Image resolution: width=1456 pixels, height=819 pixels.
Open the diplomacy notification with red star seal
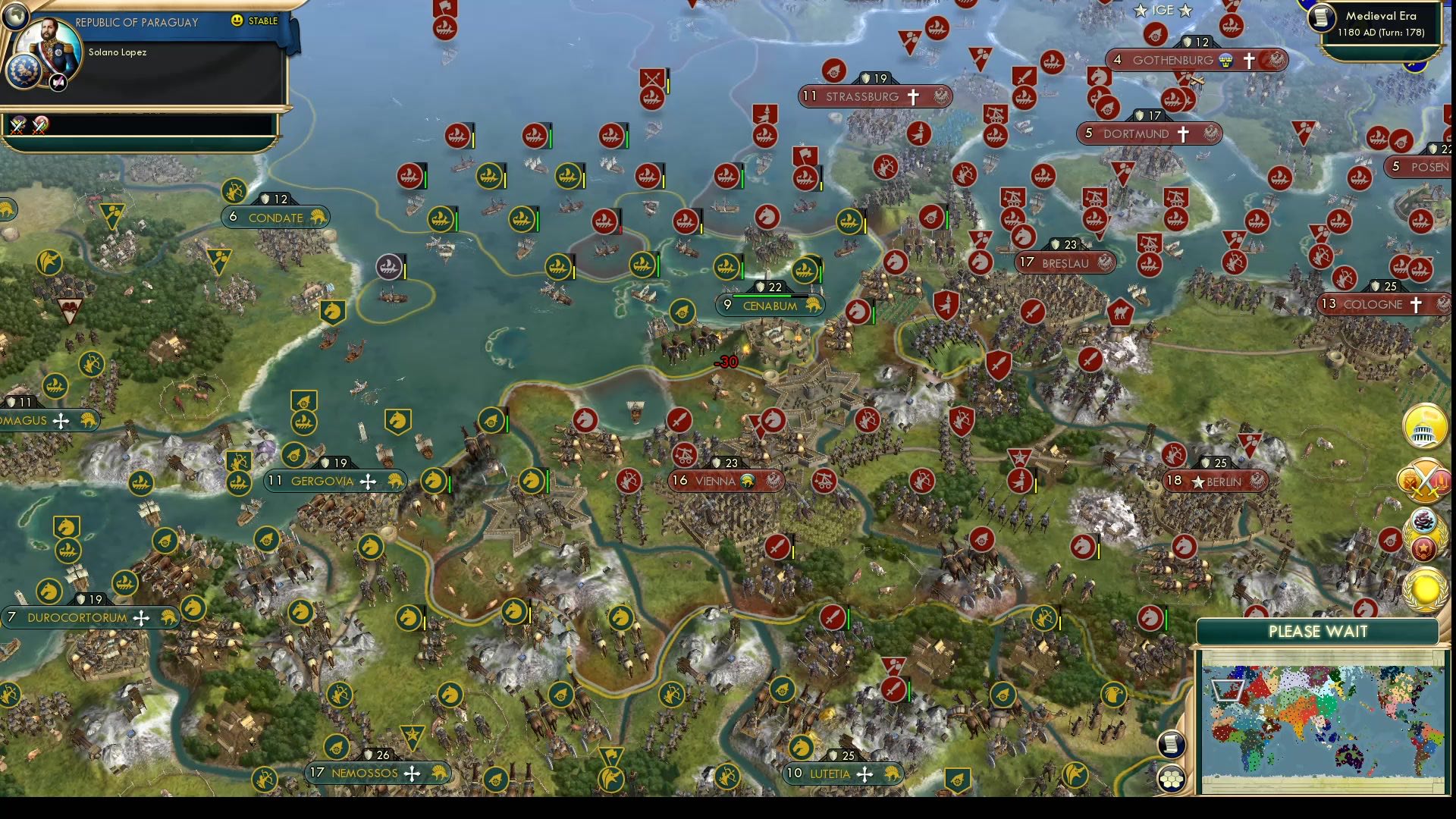1424,548
